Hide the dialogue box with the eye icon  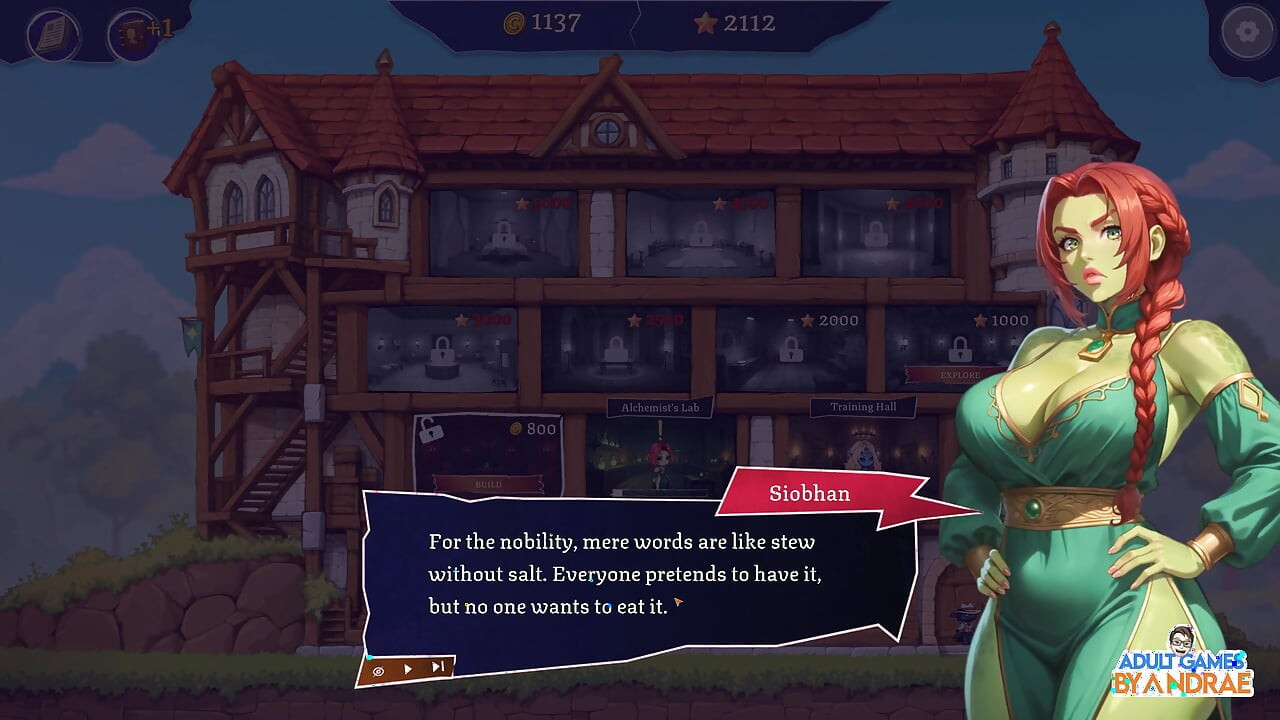pos(379,671)
